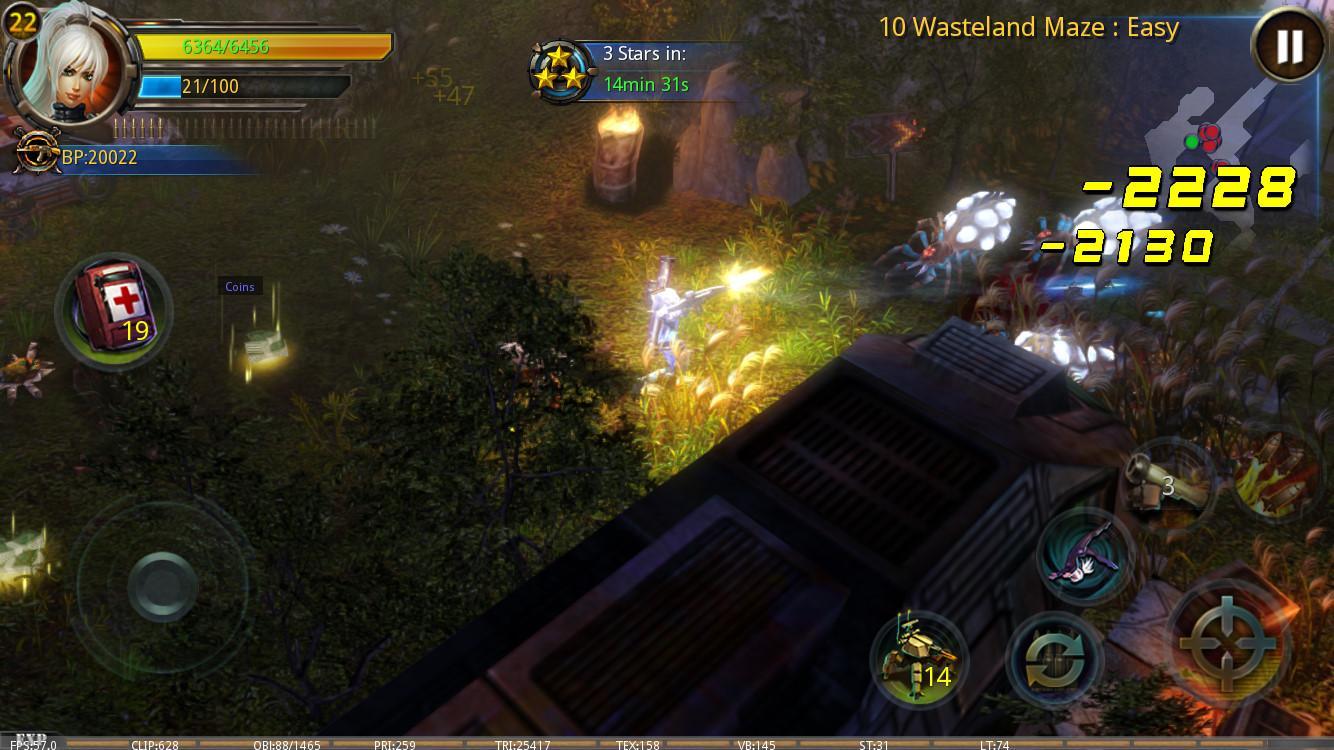
Task: Tap the weapon reload icon
Action: click(1057, 658)
